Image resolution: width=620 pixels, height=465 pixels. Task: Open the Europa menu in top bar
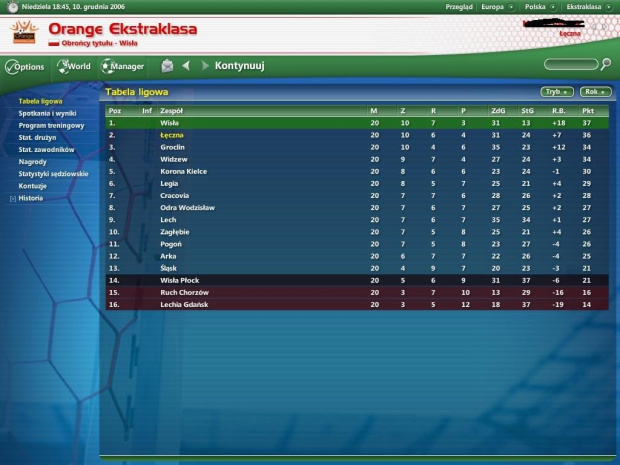click(493, 6)
